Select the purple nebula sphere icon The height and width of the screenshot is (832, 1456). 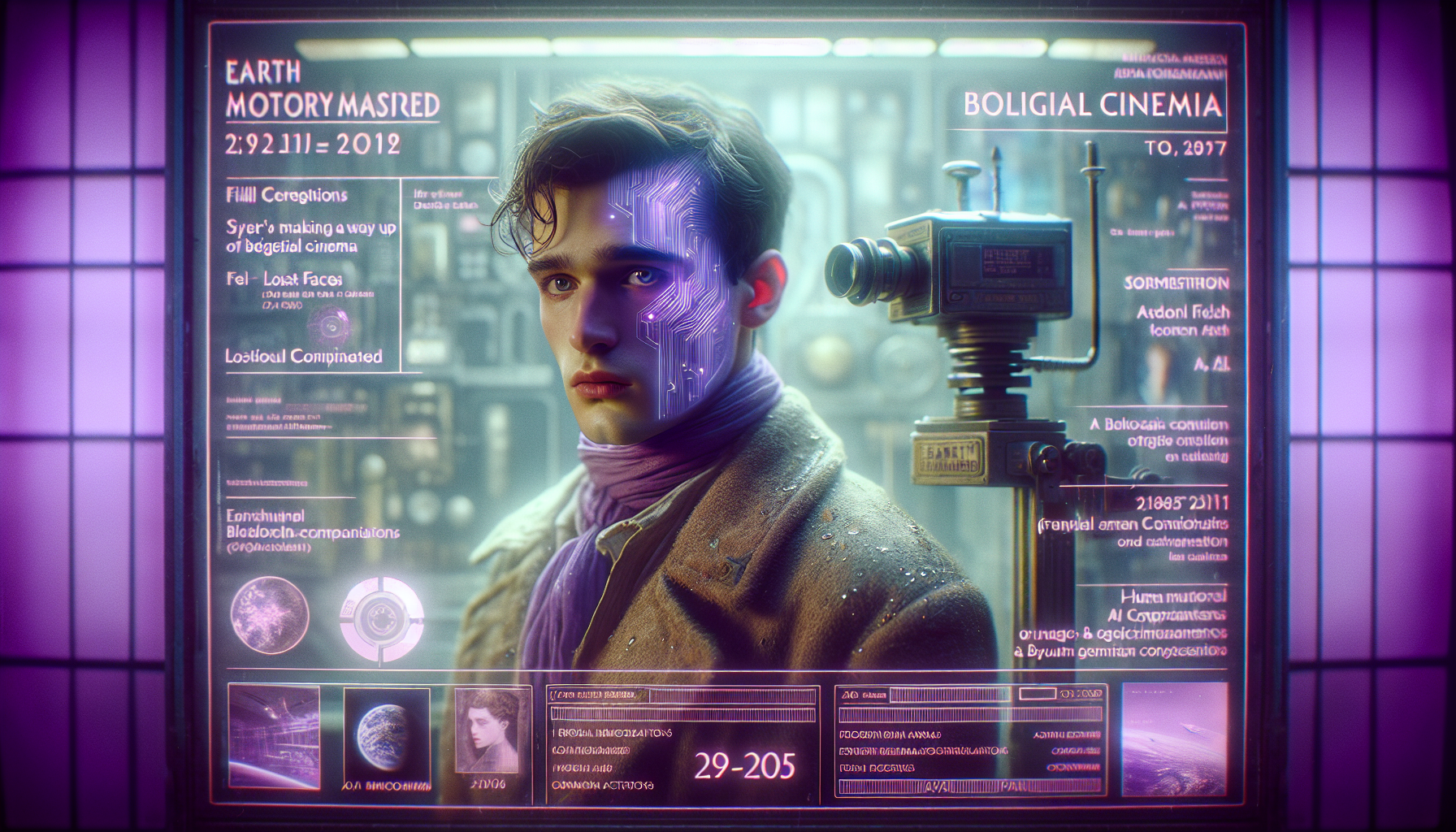[x=270, y=614]
